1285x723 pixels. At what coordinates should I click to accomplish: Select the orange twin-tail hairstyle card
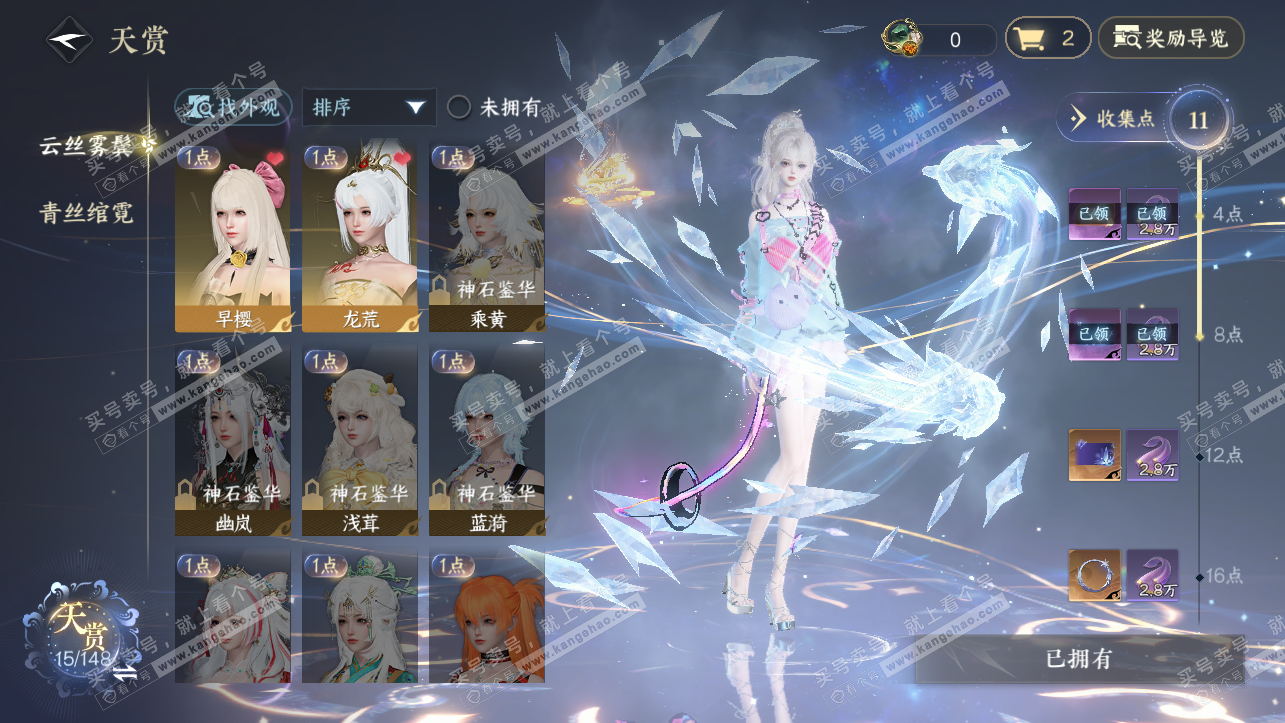coord(487,617)
